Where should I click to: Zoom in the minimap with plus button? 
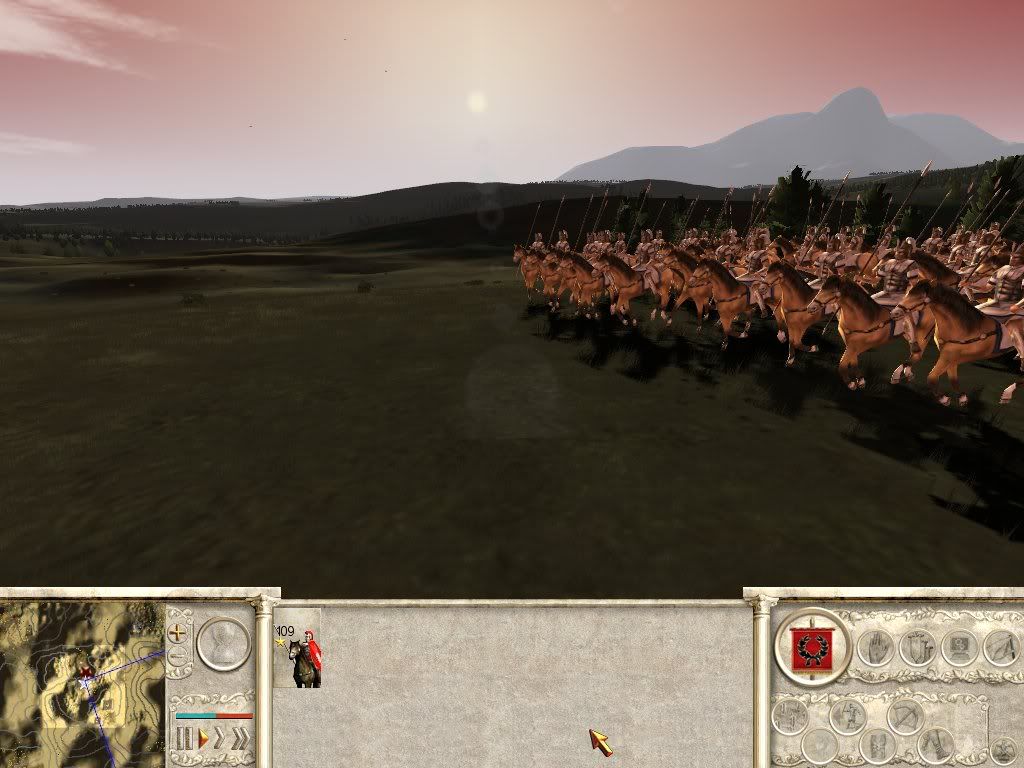click(x=178, y=633)
